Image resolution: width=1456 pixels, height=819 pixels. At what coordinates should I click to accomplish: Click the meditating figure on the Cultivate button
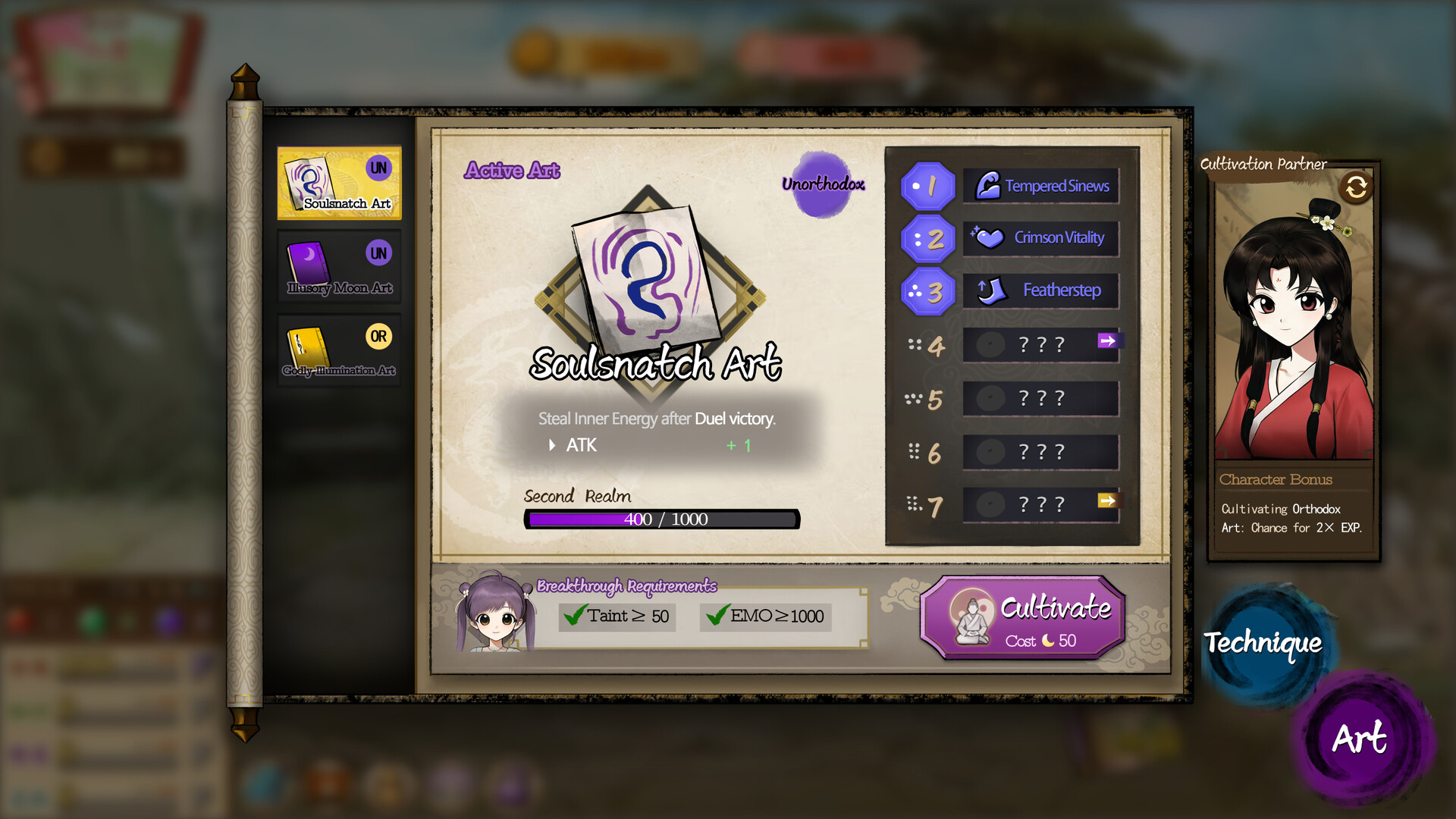(971, 618)
